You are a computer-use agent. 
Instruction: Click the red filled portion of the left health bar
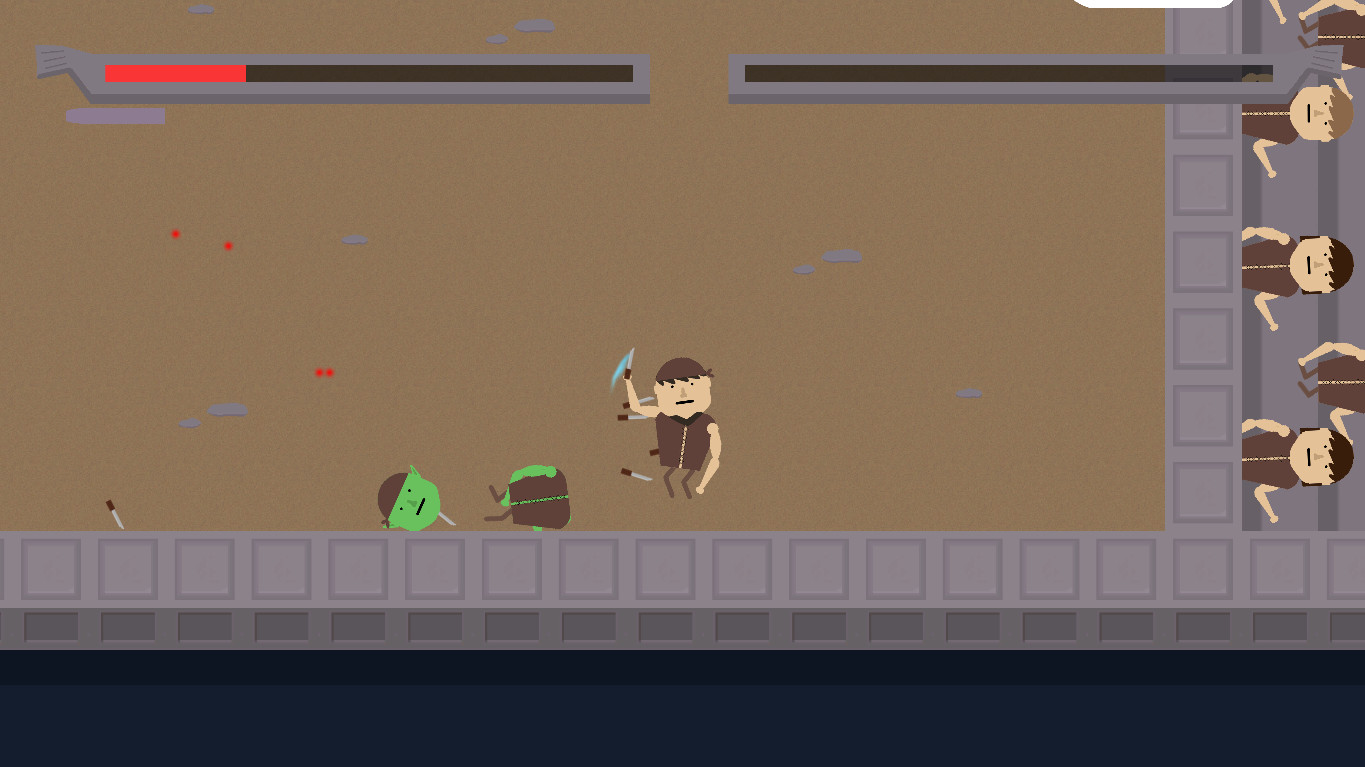click(175, 72)
